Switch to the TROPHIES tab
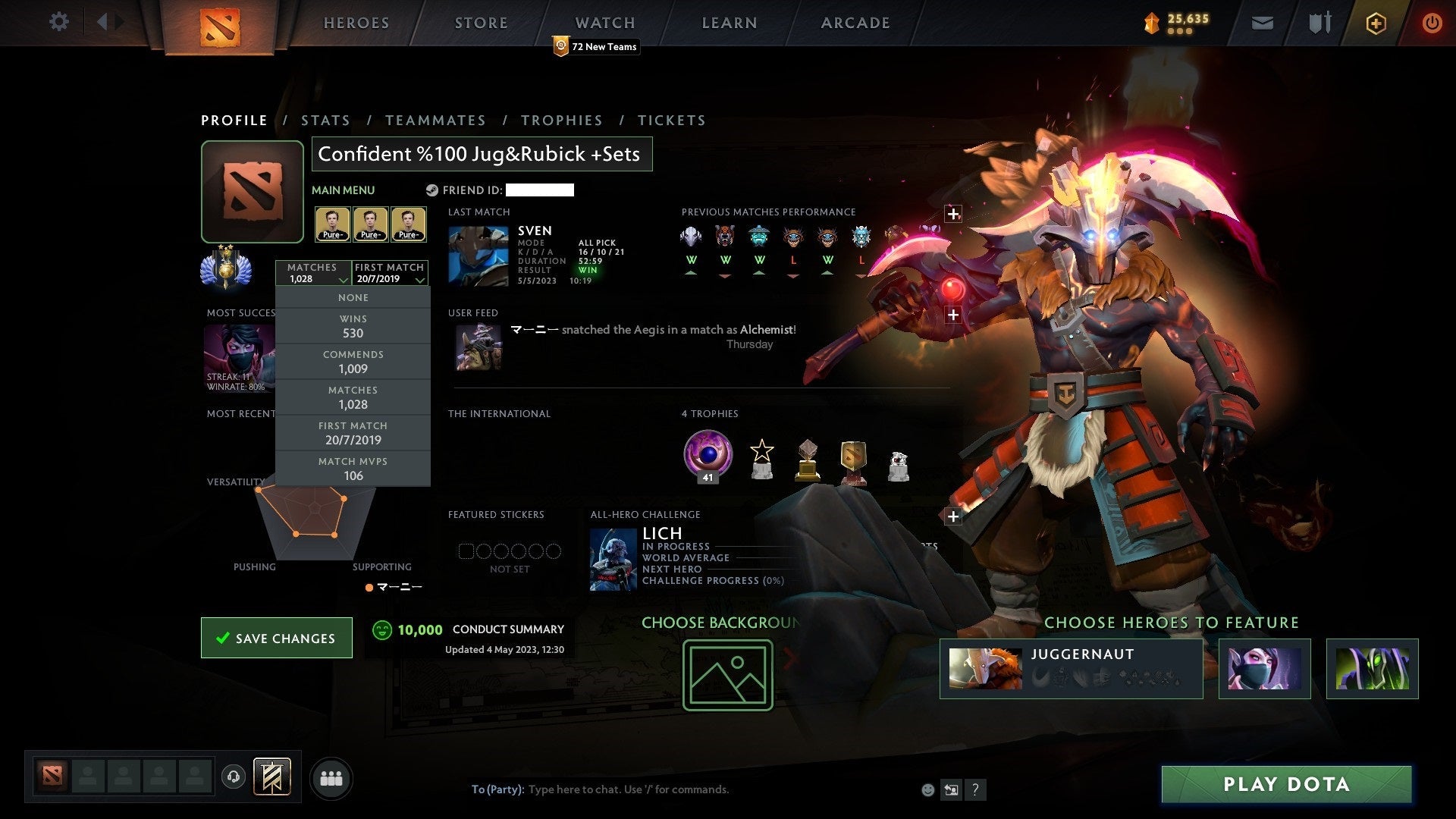 562,120
